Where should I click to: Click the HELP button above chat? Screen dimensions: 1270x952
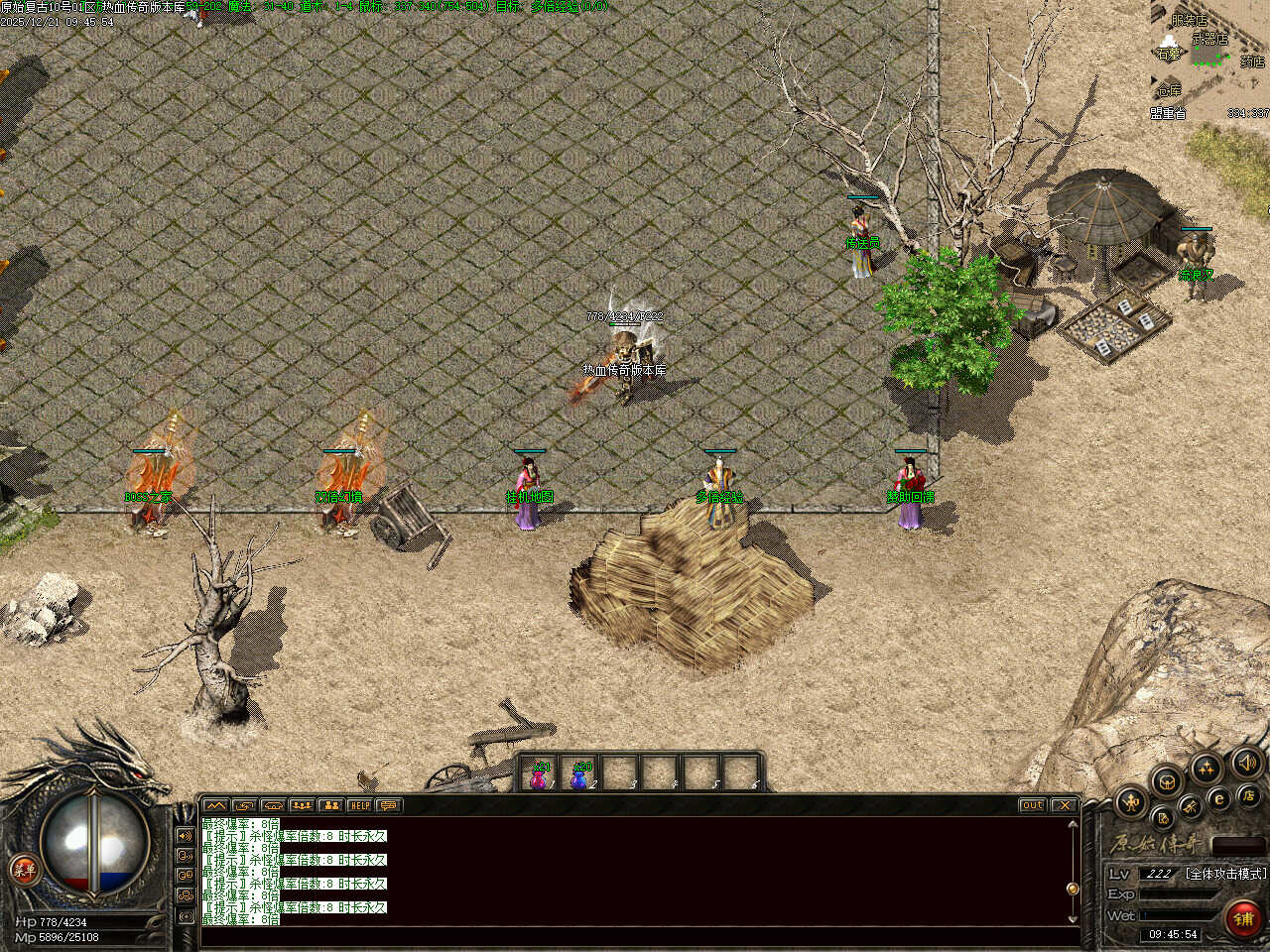point(359,805)
